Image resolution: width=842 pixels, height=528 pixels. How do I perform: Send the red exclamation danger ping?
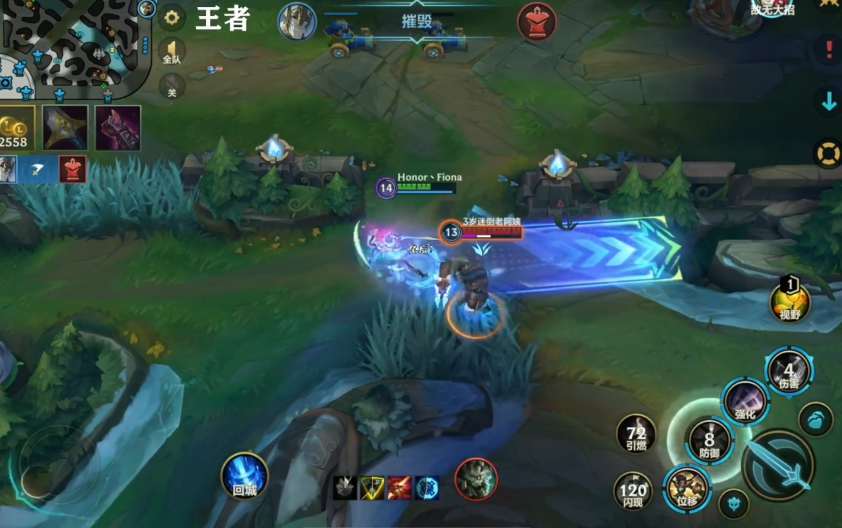pyautogui.click(x=828, y=48)
